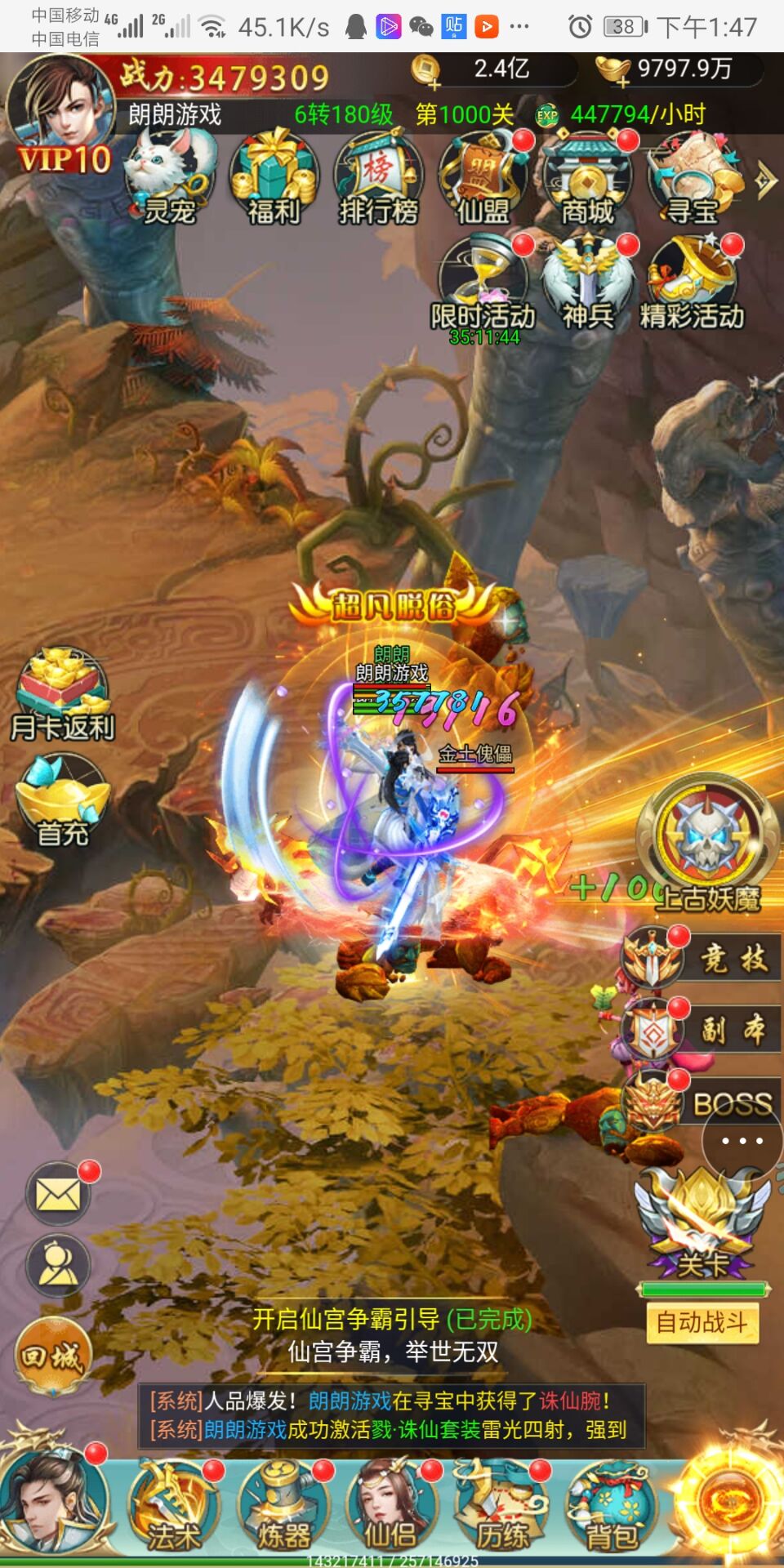Open the 副本 dungeon menu
This screenshot has height=1568, width=784.
pos(701,1030)
